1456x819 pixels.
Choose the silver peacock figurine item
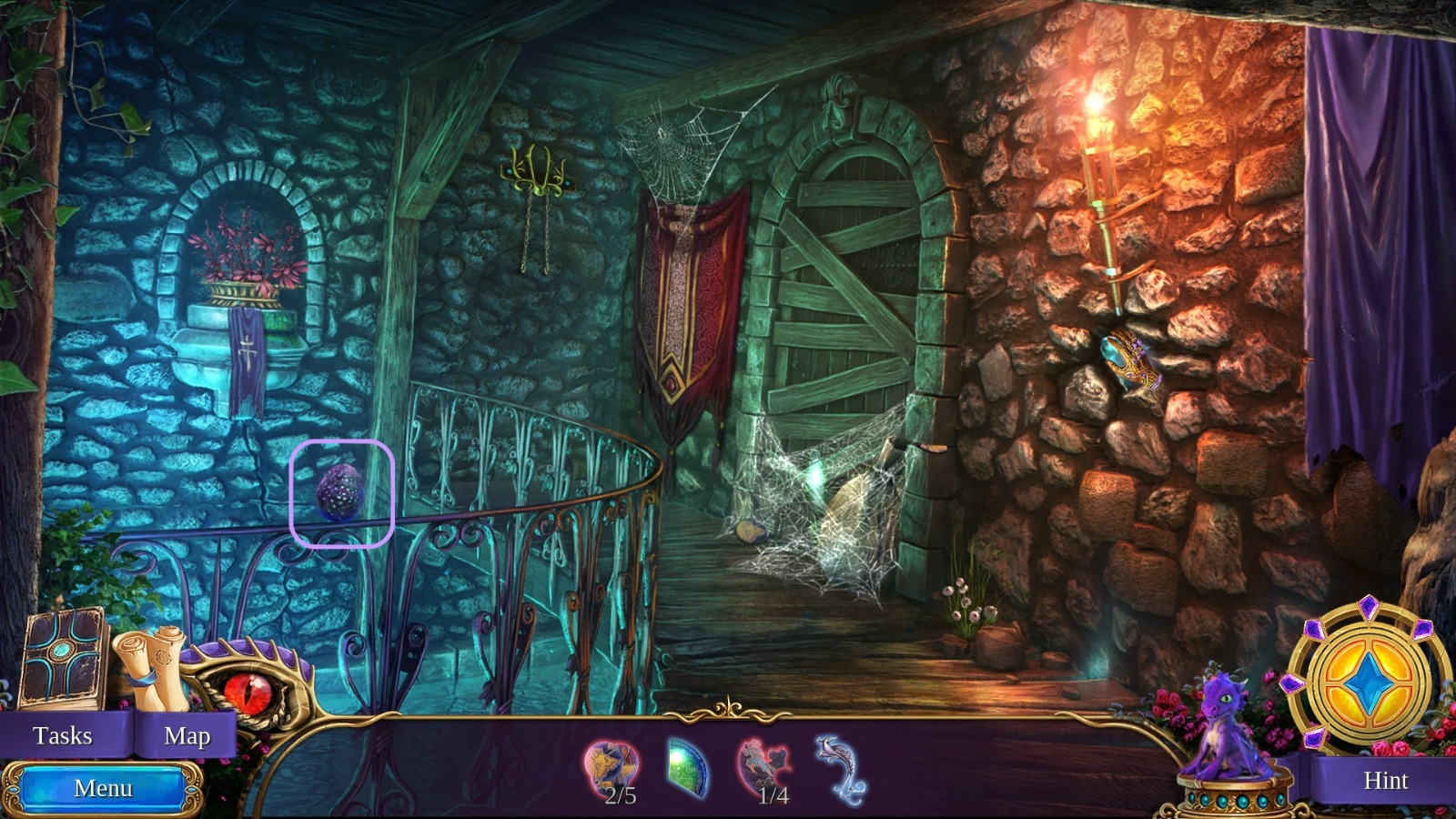(838, 770)
